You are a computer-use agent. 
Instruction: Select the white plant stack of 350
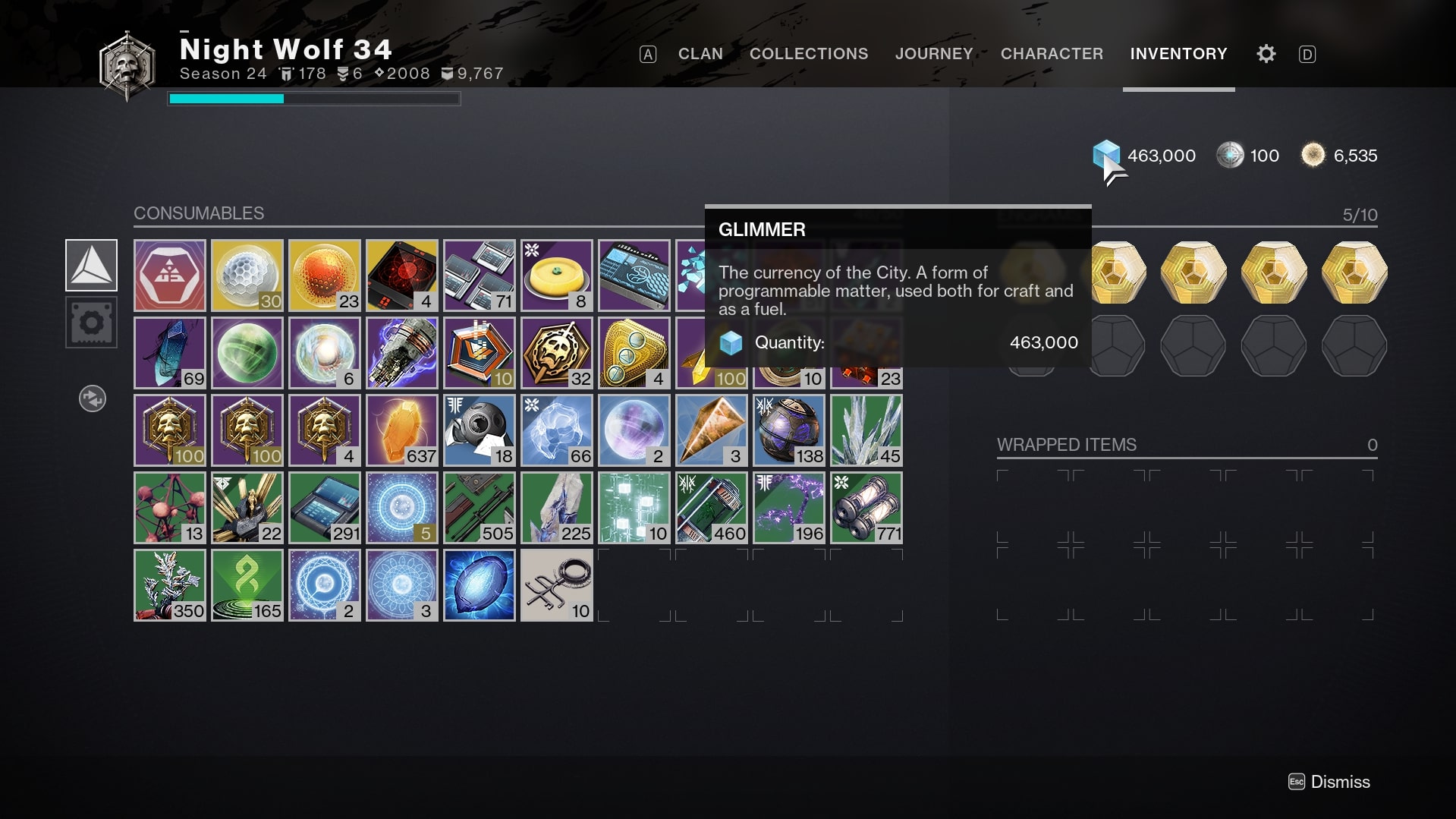[x=169, y=584]
